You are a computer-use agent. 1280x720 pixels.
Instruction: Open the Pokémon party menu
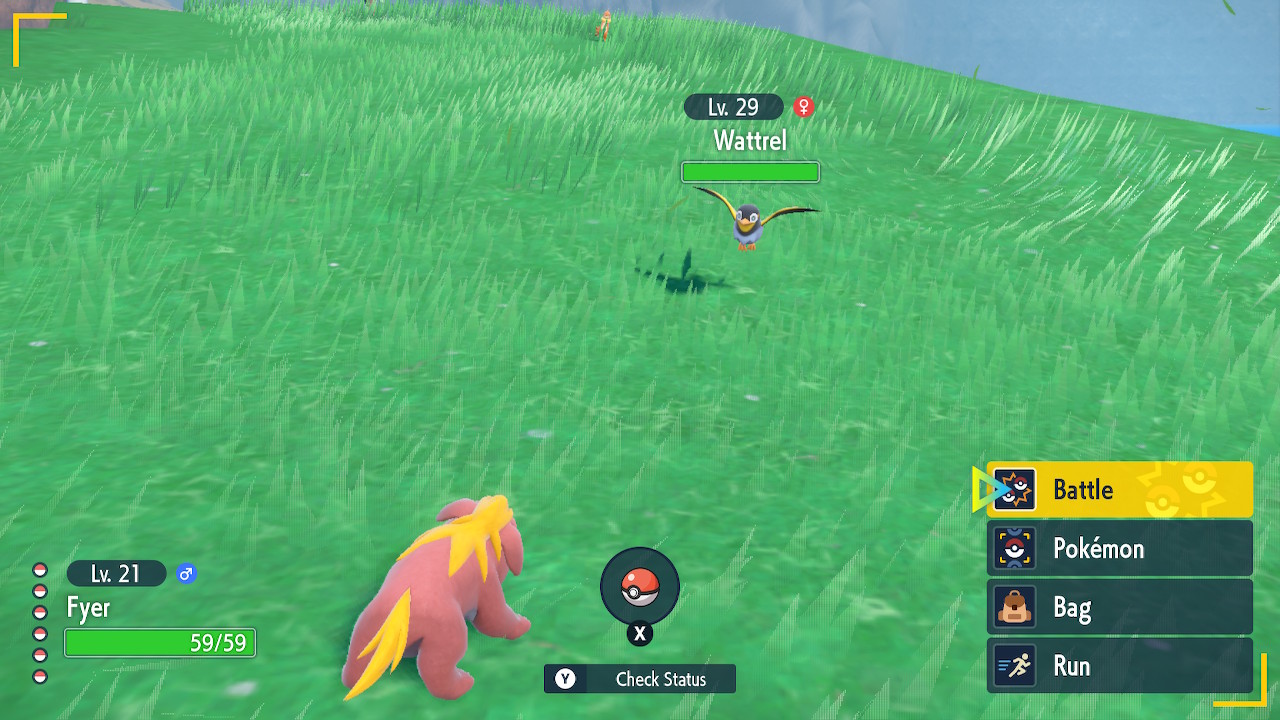tap(1119, 549)
